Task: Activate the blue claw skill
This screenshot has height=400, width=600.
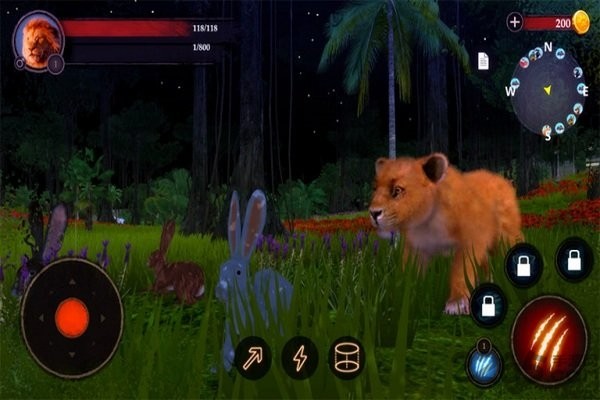Action: coord(484,364)
